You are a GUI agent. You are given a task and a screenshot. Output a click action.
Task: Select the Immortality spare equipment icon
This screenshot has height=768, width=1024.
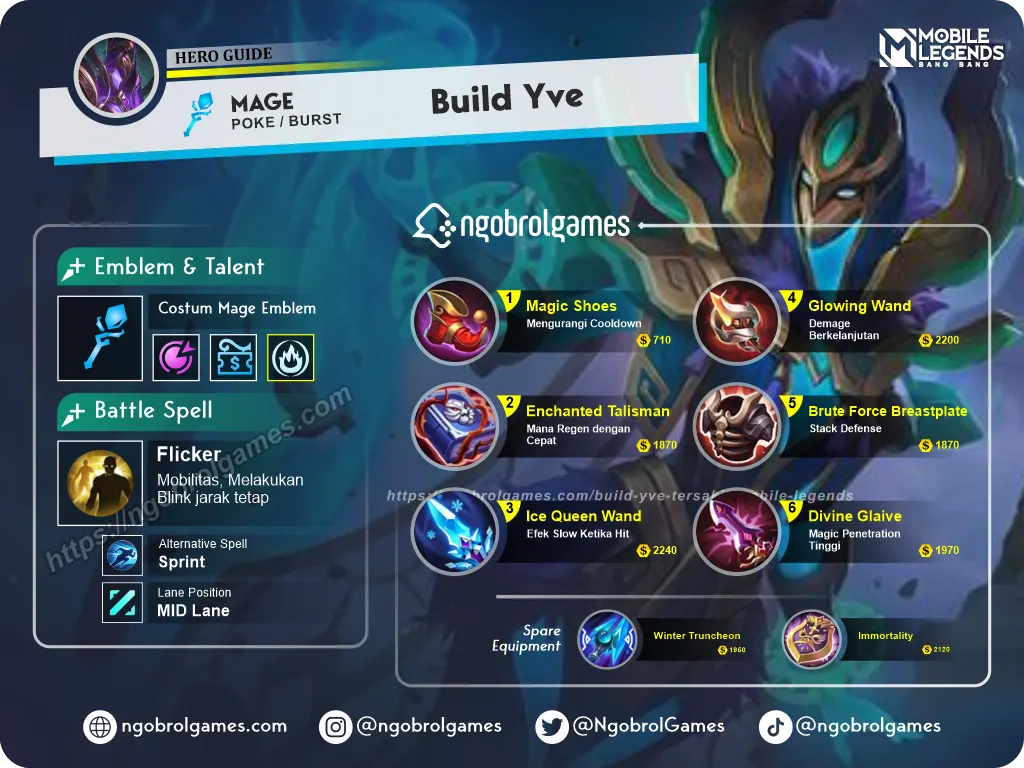click(x=811, y=640)
